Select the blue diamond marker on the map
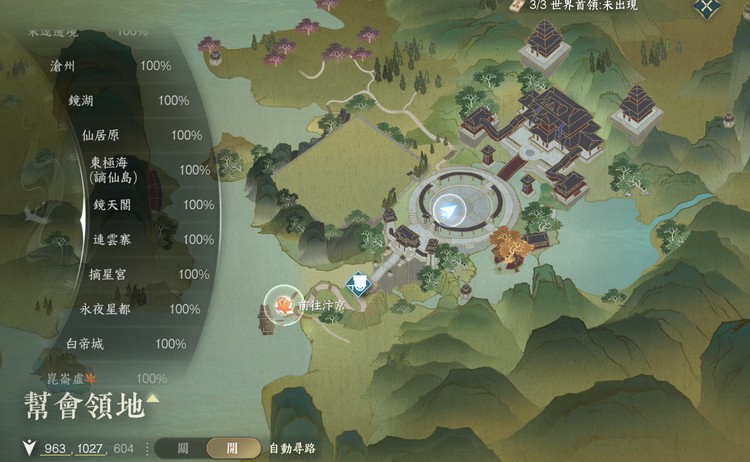This screenshot has width=750, height=462. [x=357, y=285]
